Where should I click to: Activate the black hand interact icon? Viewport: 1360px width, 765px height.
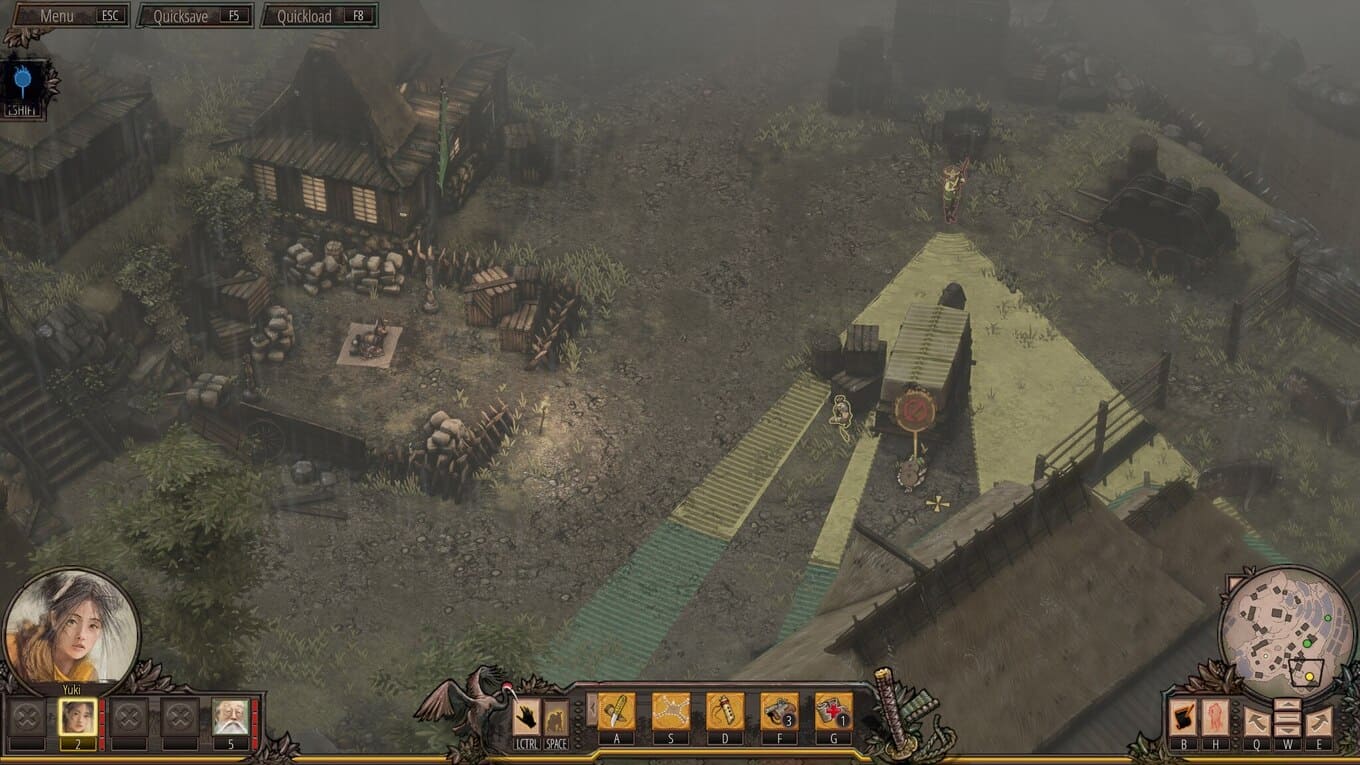pyautogui.click(x=526, y=717)
